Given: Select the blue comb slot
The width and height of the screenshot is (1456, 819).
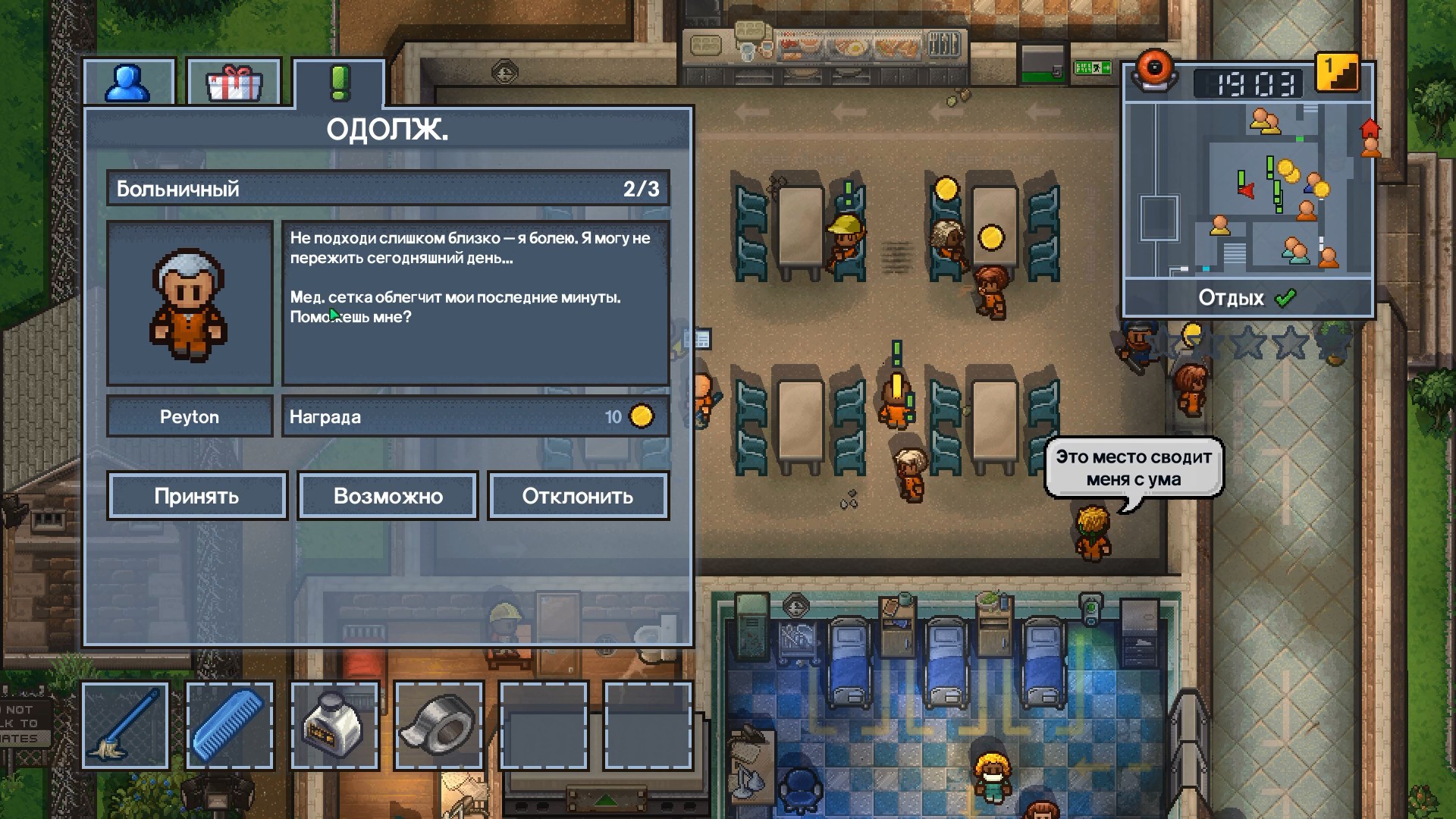Looking at the screenshot, I should (x=229, y=726).
